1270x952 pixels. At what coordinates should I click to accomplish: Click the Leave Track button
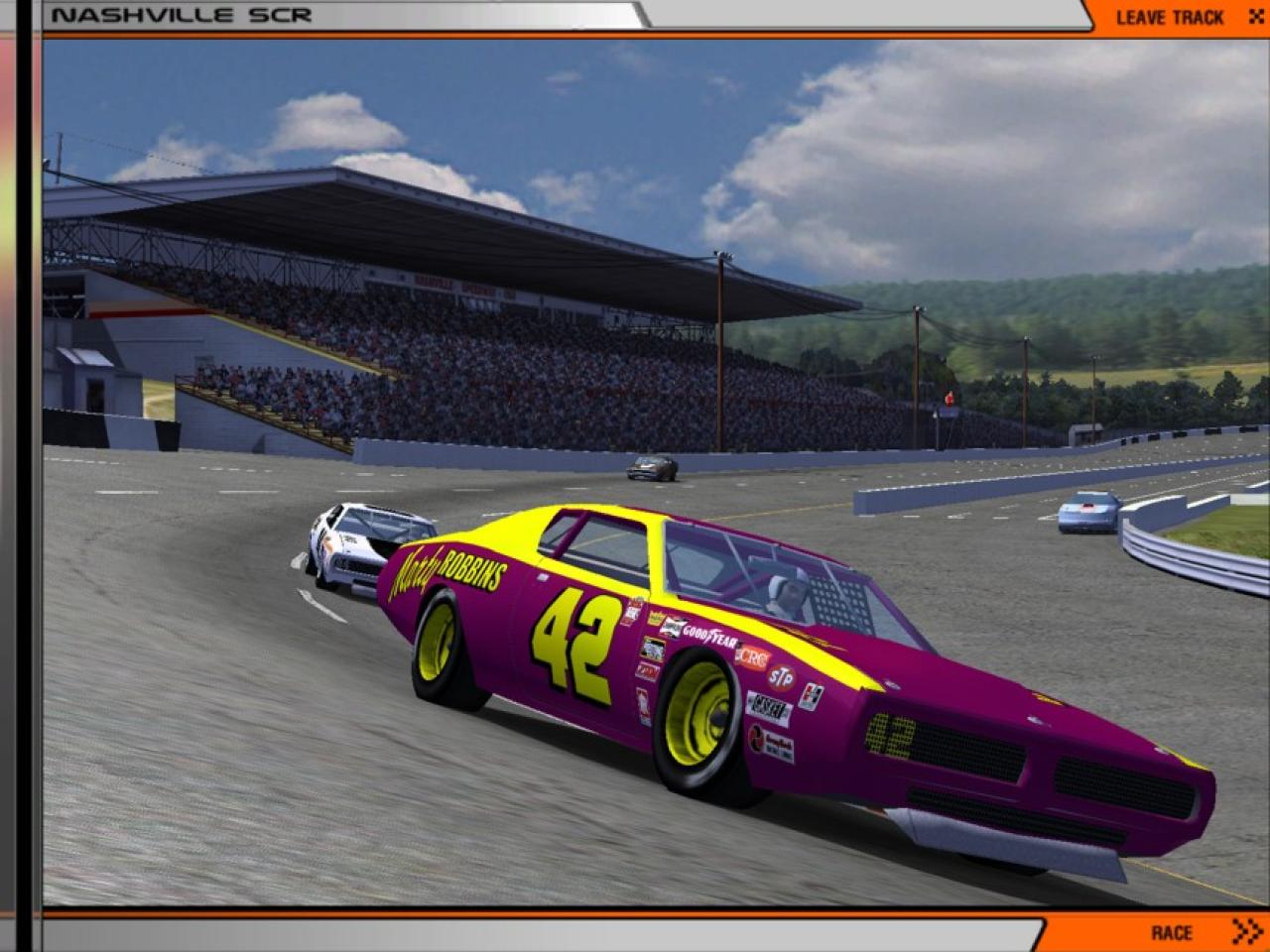pos(1178,17)
